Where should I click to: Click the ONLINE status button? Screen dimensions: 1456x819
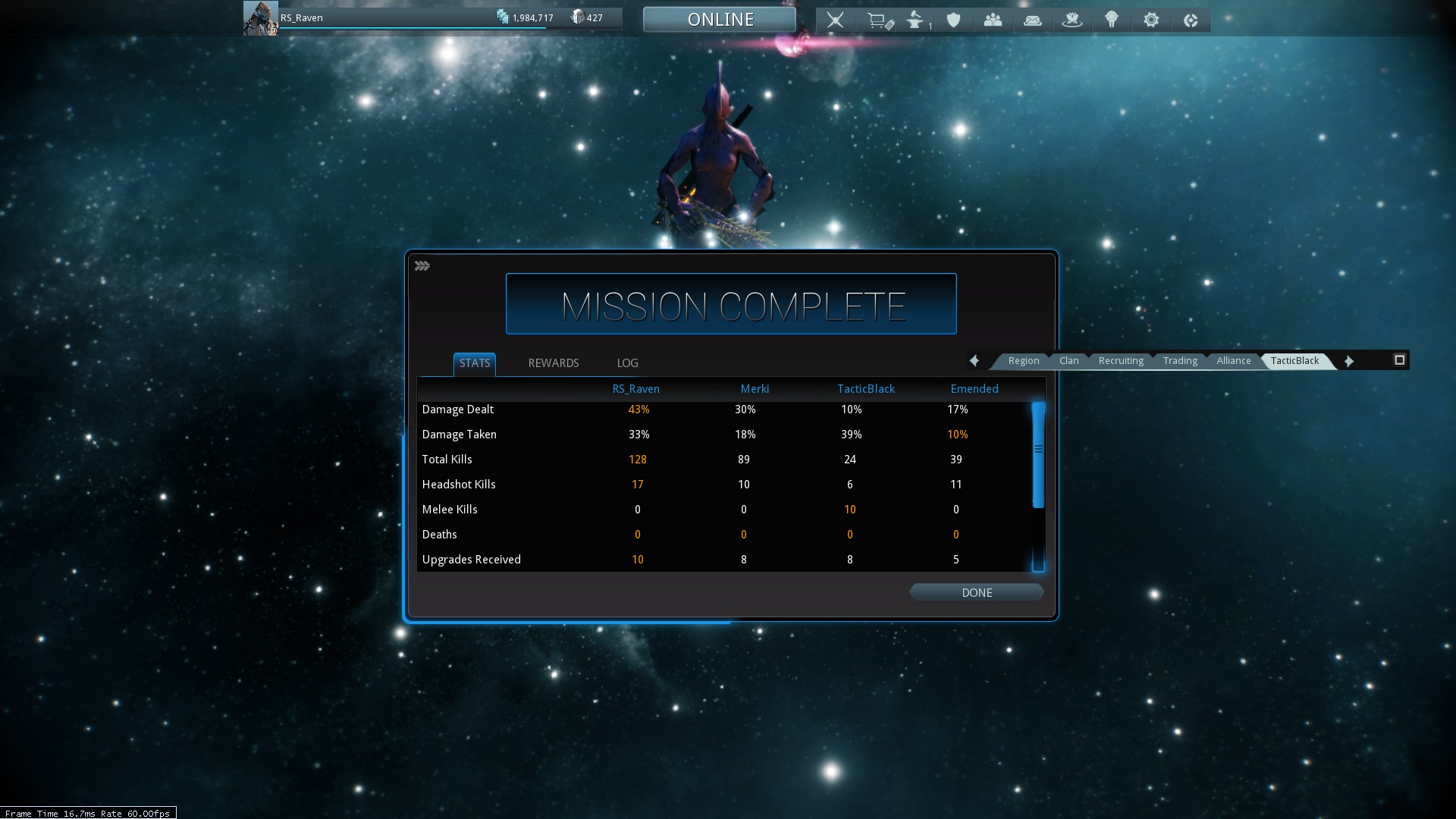click(720, 20)
